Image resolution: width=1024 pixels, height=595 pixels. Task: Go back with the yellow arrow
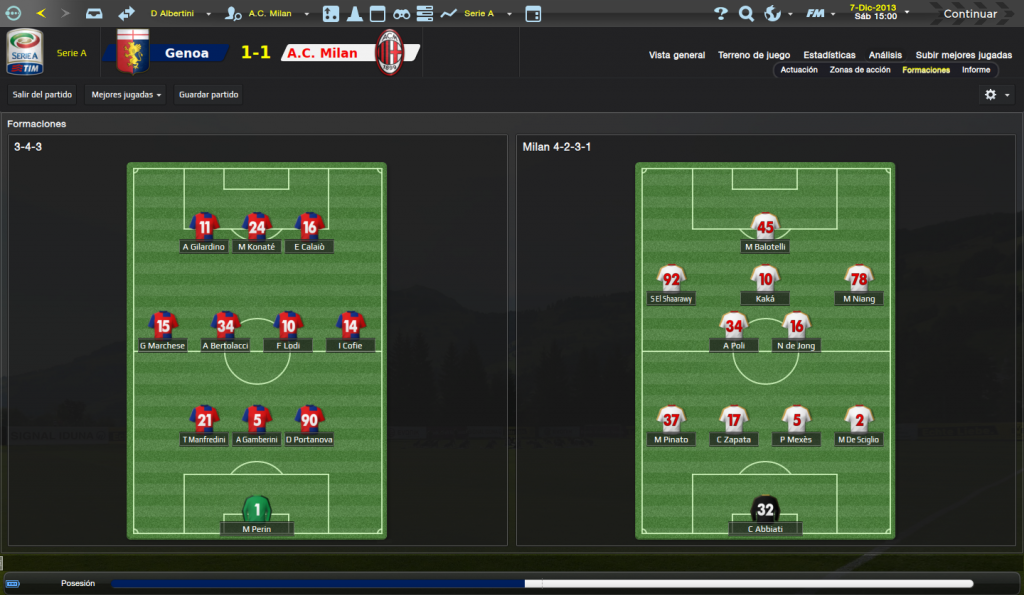pos(40,14)
